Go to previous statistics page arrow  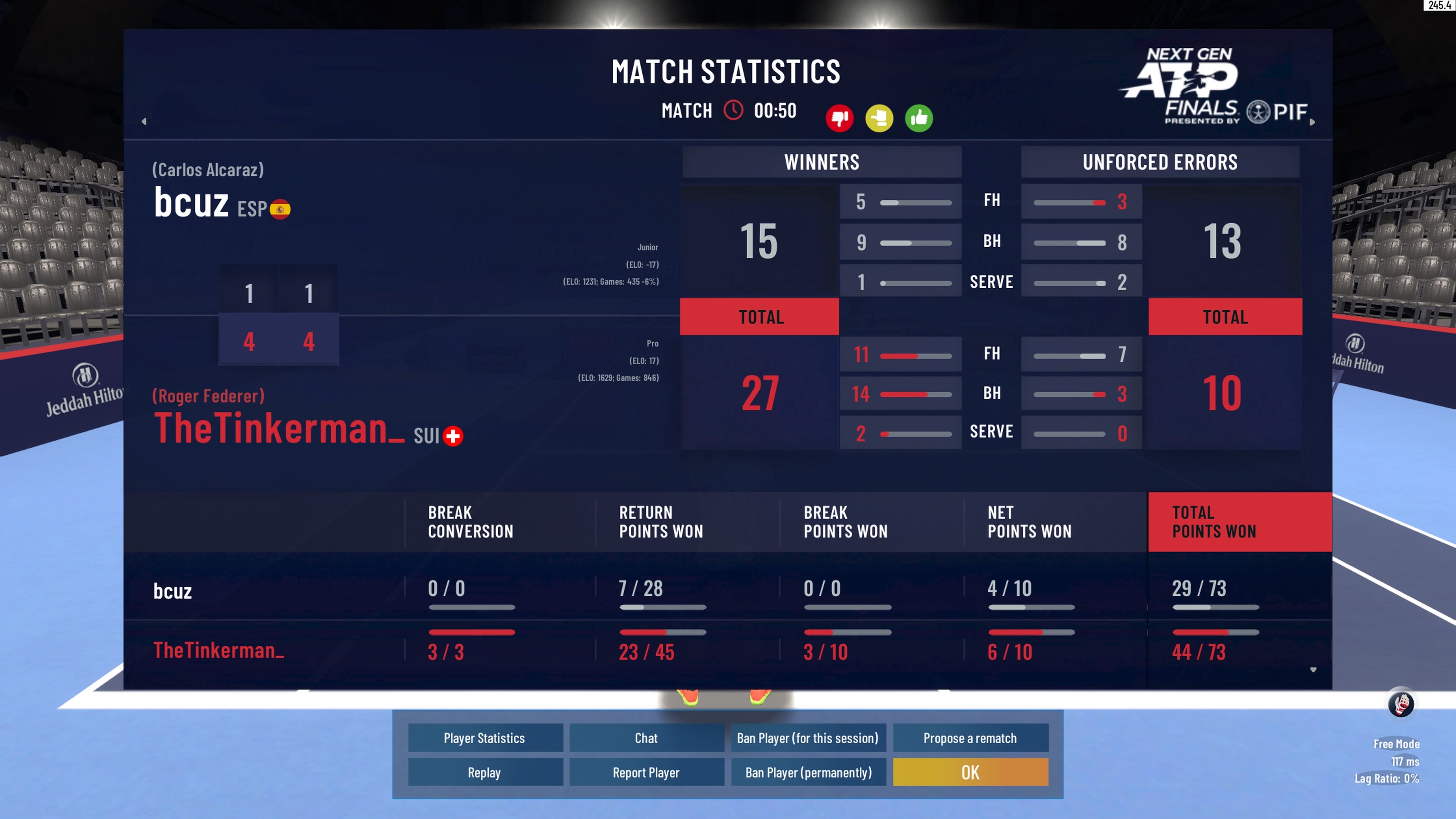(x=144, y=121)
